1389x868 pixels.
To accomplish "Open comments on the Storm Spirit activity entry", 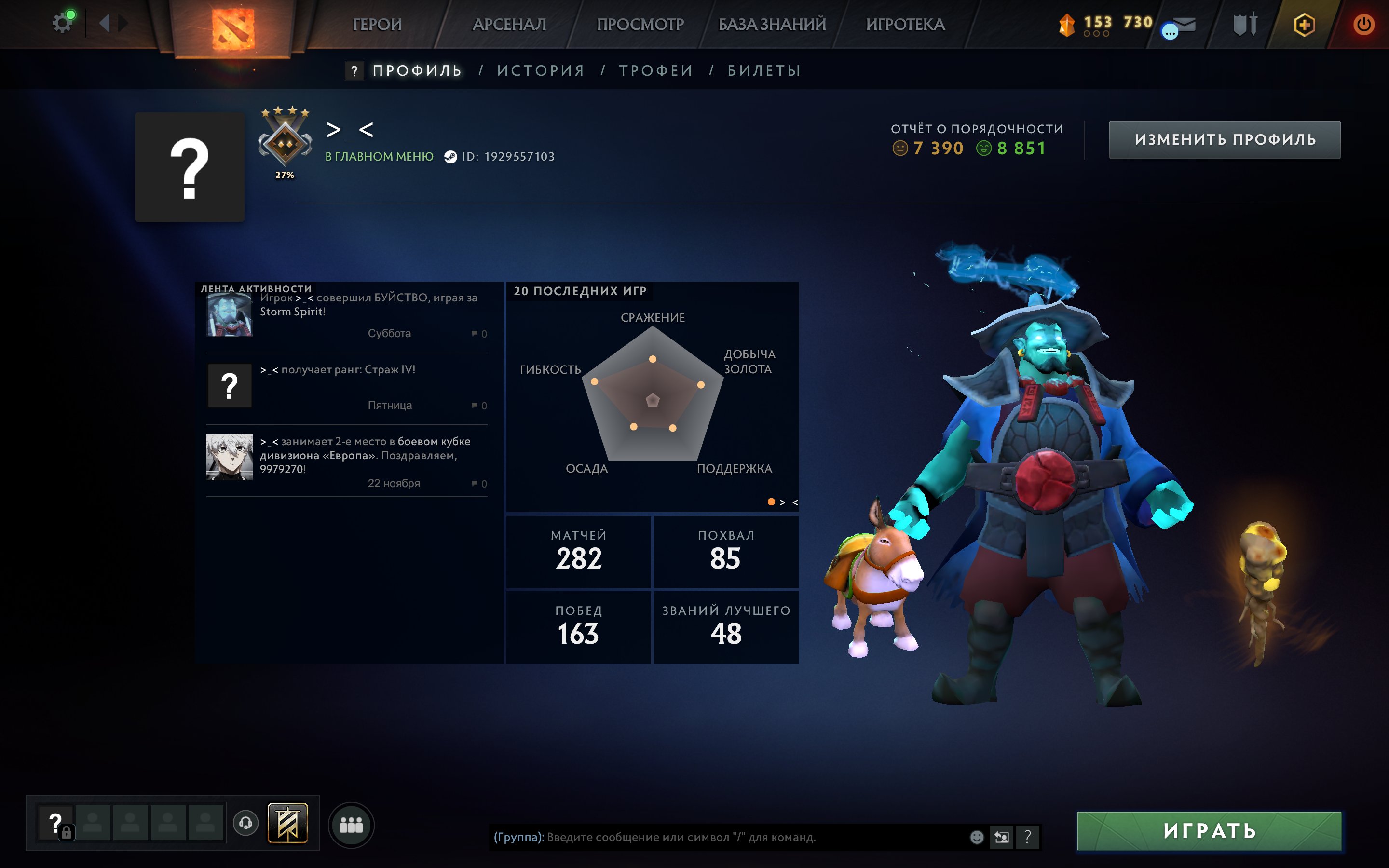I will click(x=475, y=333).
